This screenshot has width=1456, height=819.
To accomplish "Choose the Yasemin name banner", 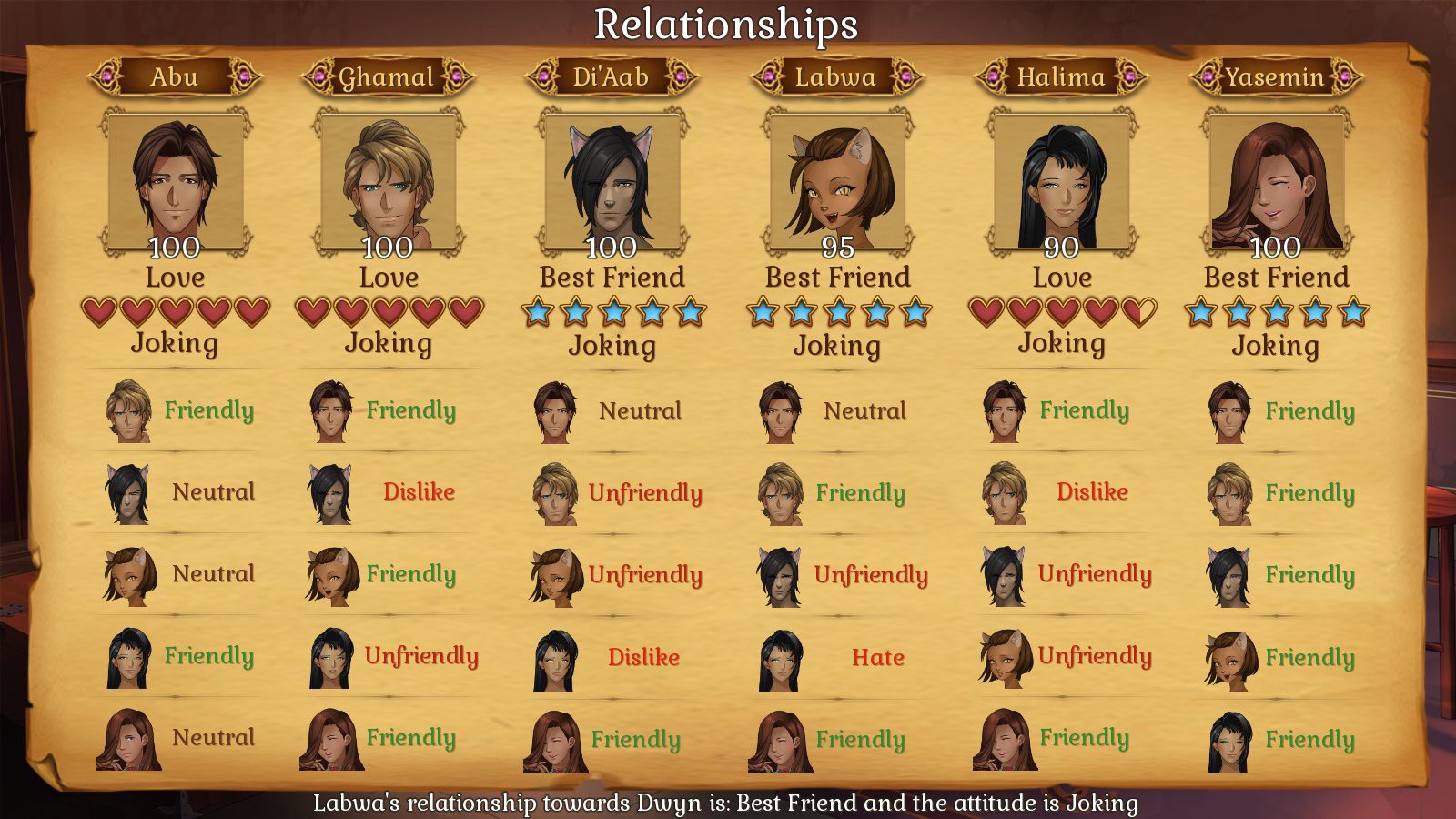I will 1276,76.
